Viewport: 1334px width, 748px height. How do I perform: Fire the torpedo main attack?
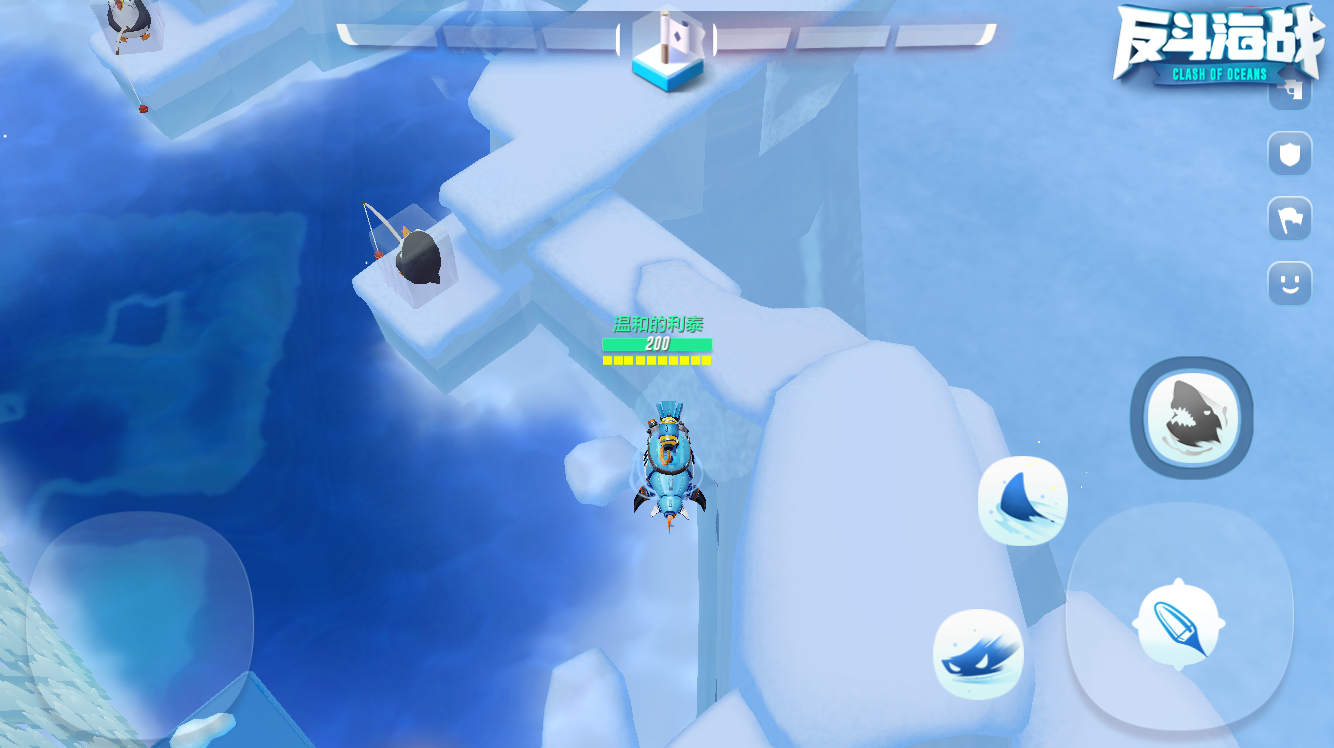coord(1179,622)
